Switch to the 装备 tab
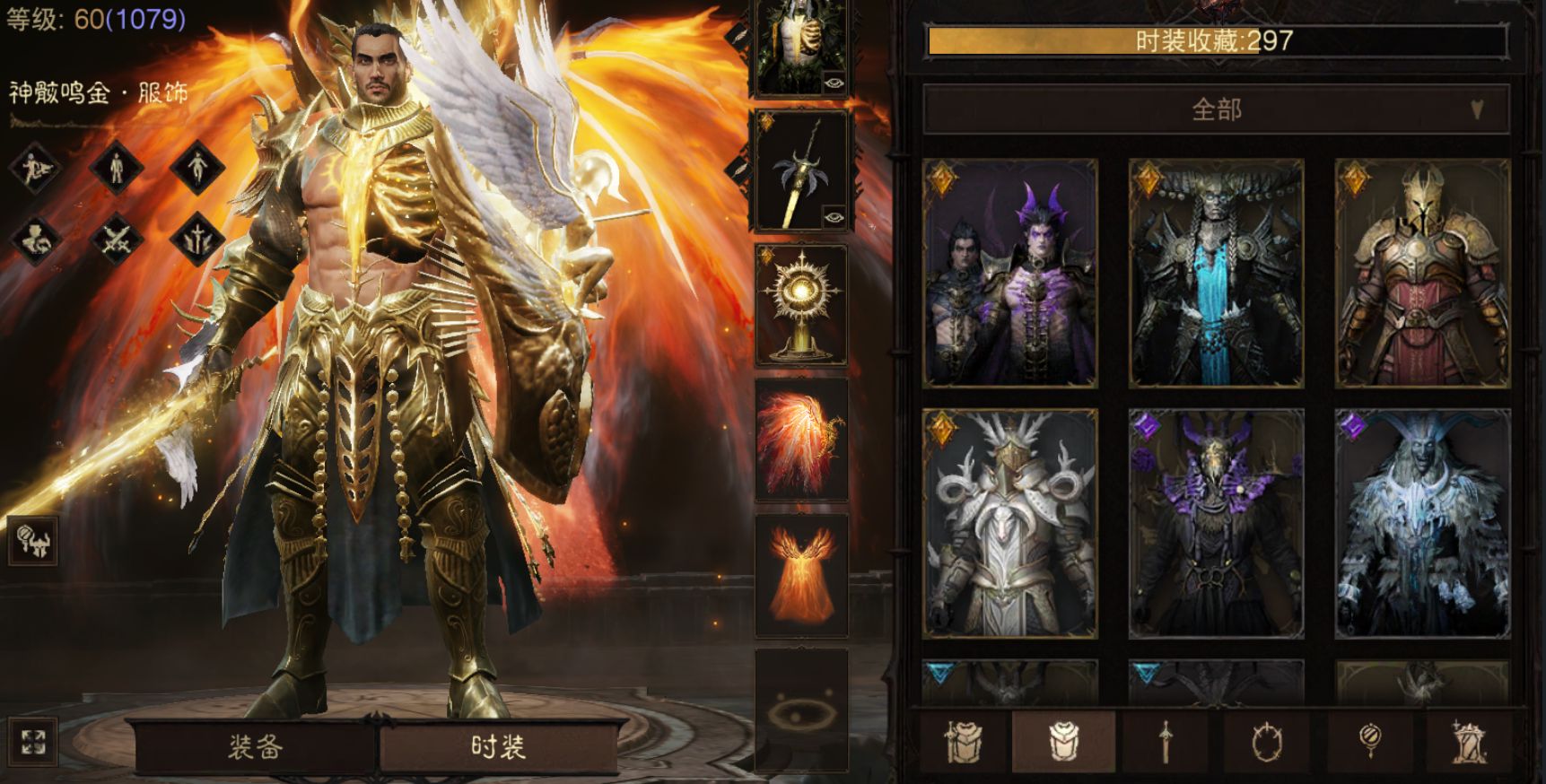This screenshot has height=784, width=1546. coord(255,746)
